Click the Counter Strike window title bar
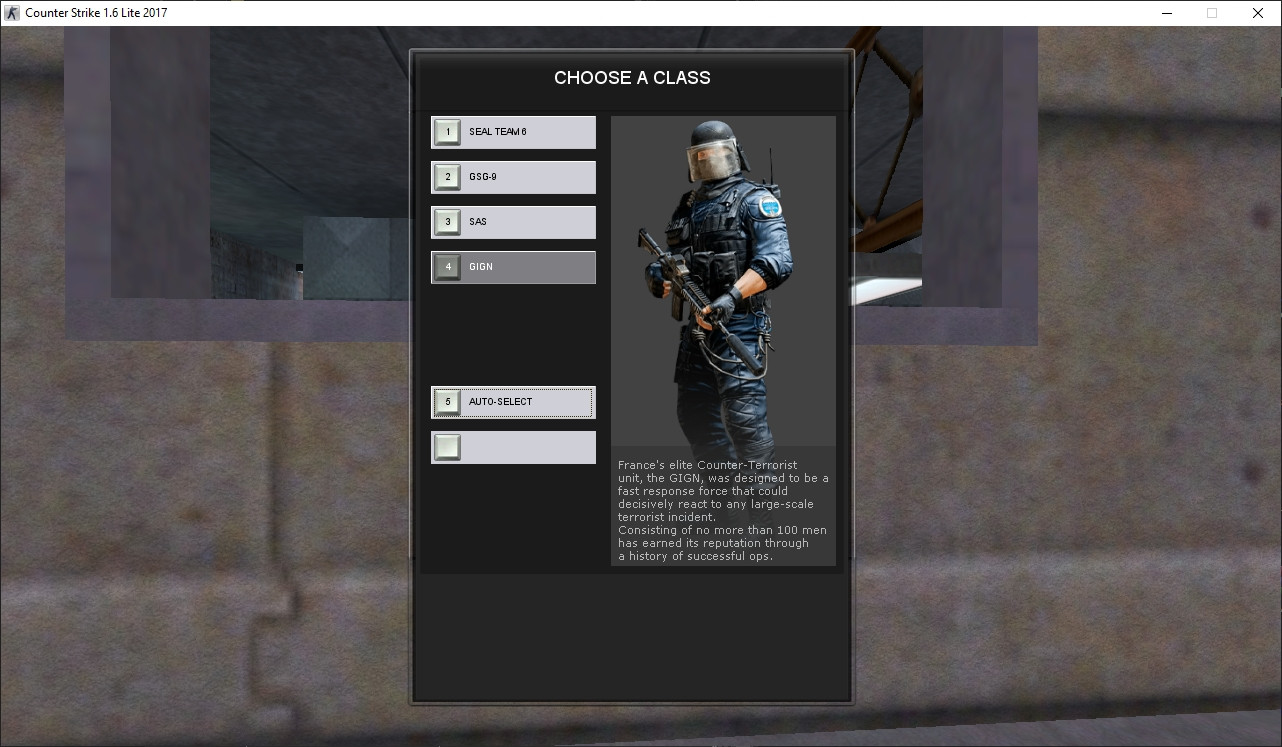 point(600,12)
